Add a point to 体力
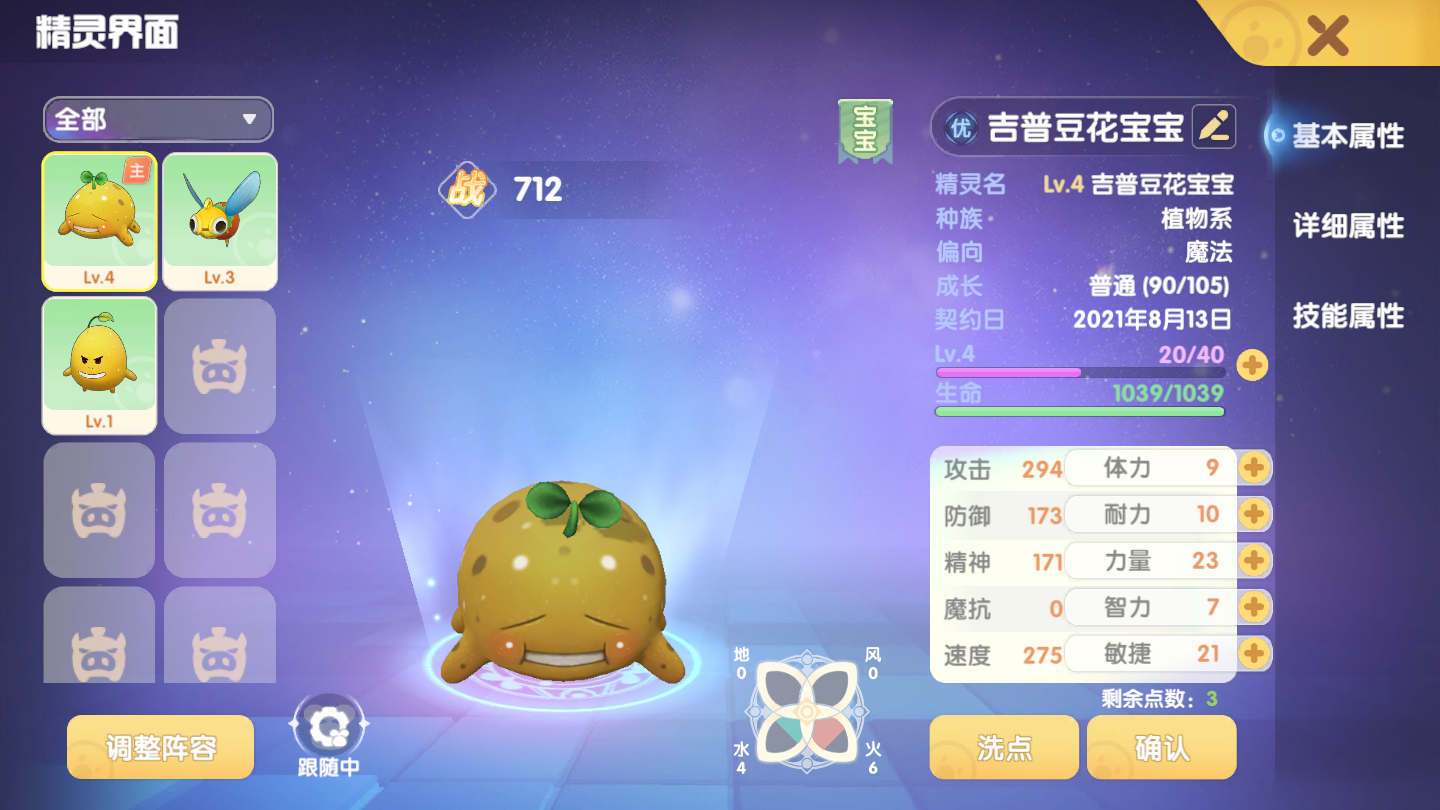 [x=1253, y=467]
